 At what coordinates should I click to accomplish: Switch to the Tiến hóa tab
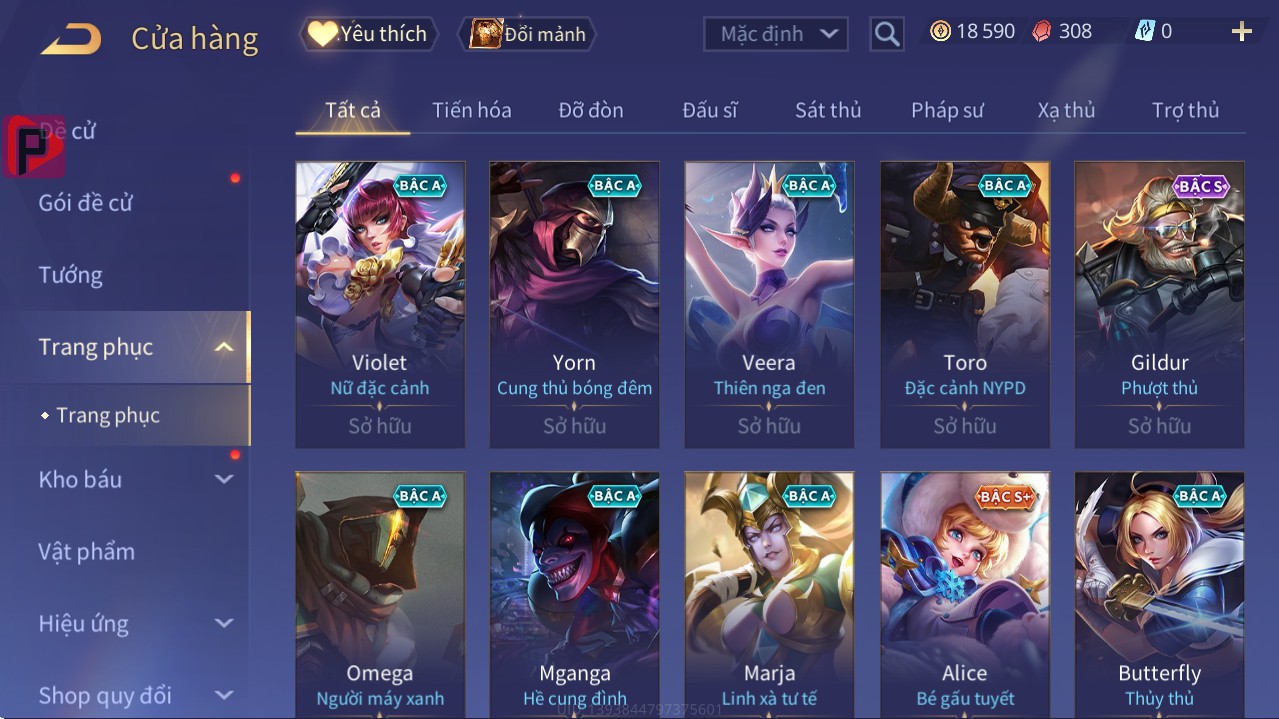click(471, 110)
